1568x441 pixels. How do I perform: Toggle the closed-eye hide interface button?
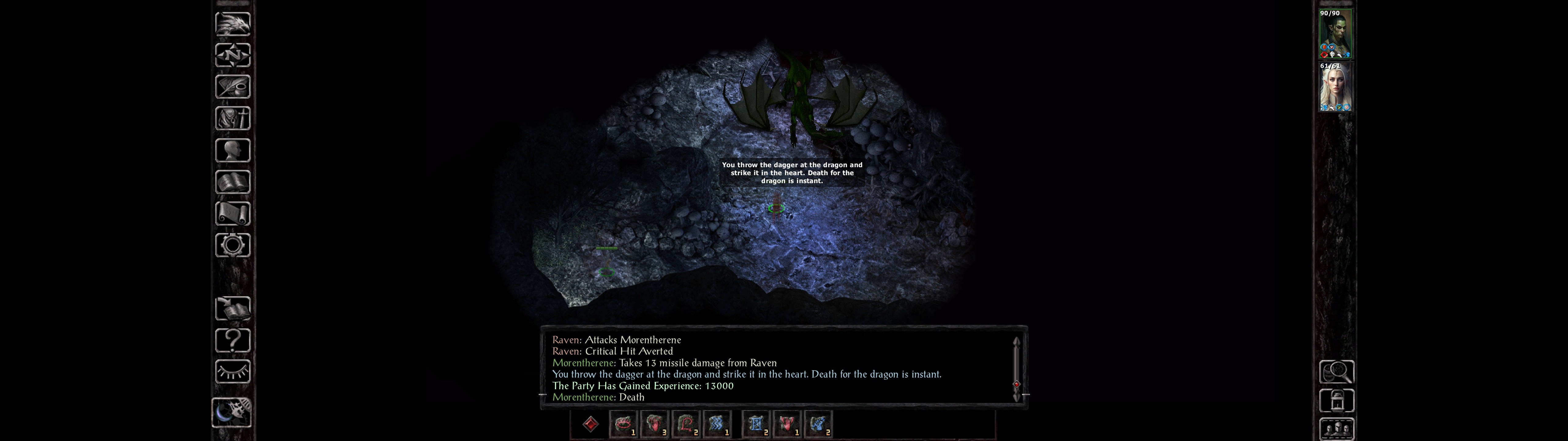click(232, 371)
